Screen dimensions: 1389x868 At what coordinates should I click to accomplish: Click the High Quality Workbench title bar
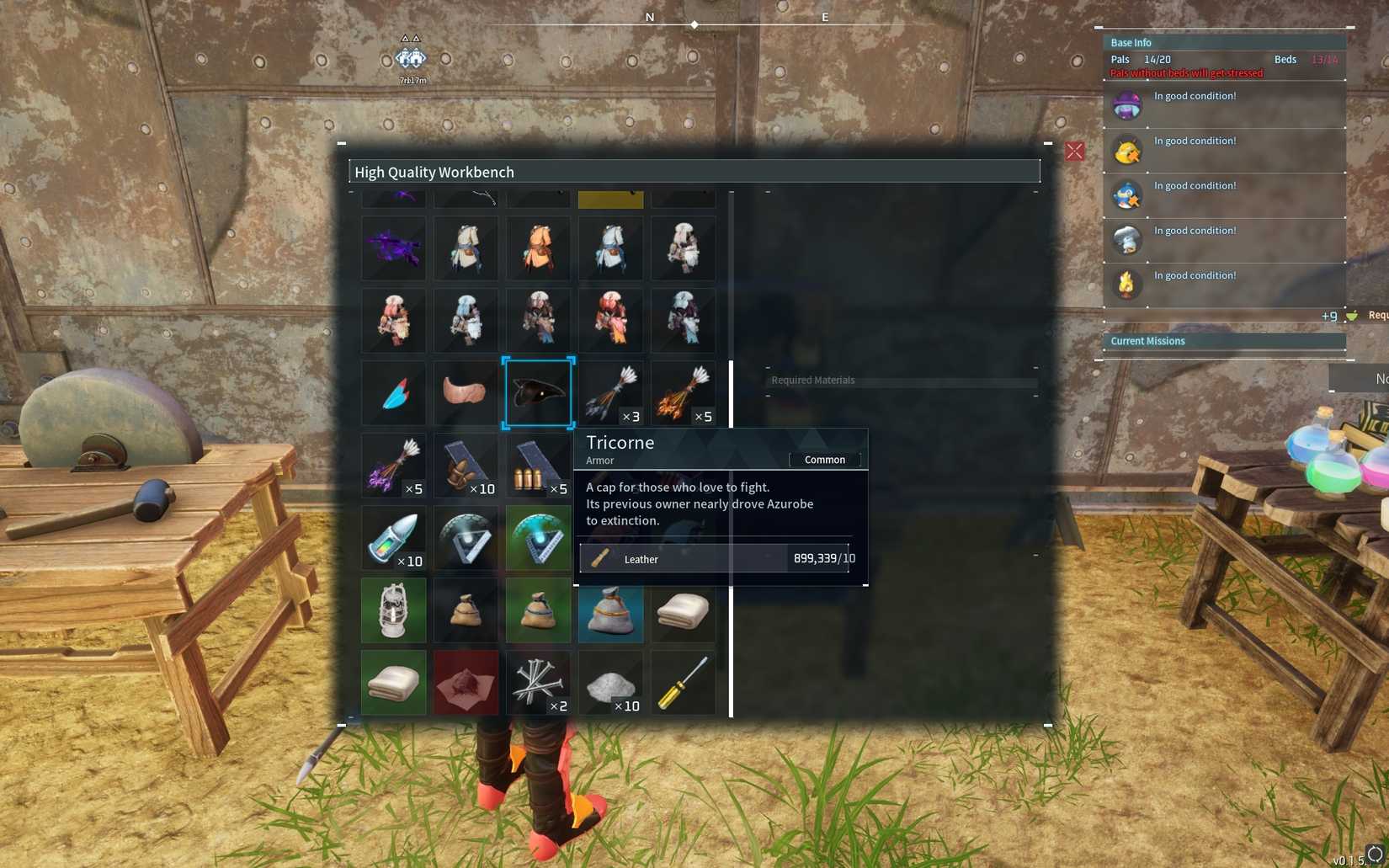click(x=694, y=171)
